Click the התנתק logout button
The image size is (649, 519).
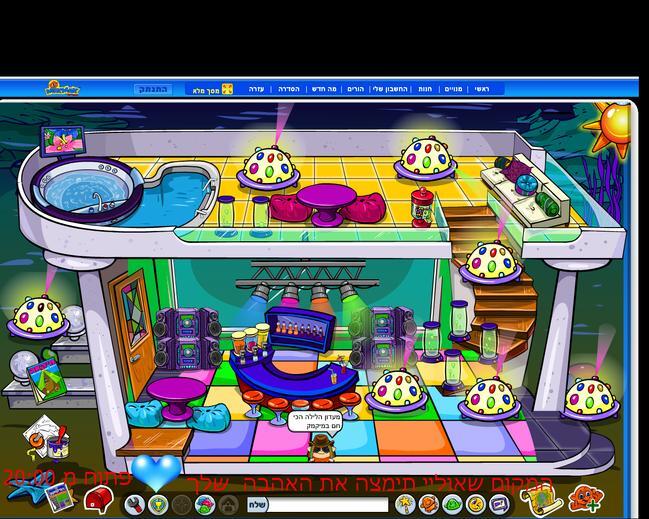[153, 89]
